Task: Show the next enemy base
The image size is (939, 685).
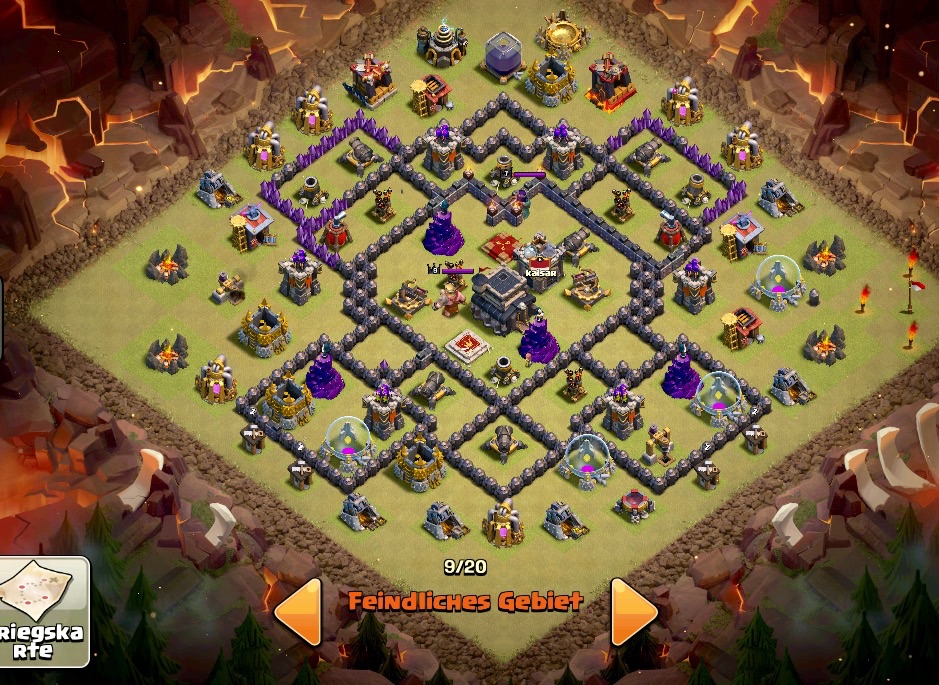Action: tap(633, 610)
